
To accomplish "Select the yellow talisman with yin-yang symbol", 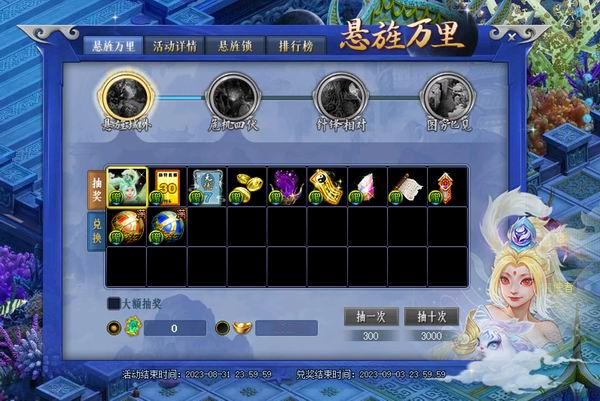I will 327,186.
